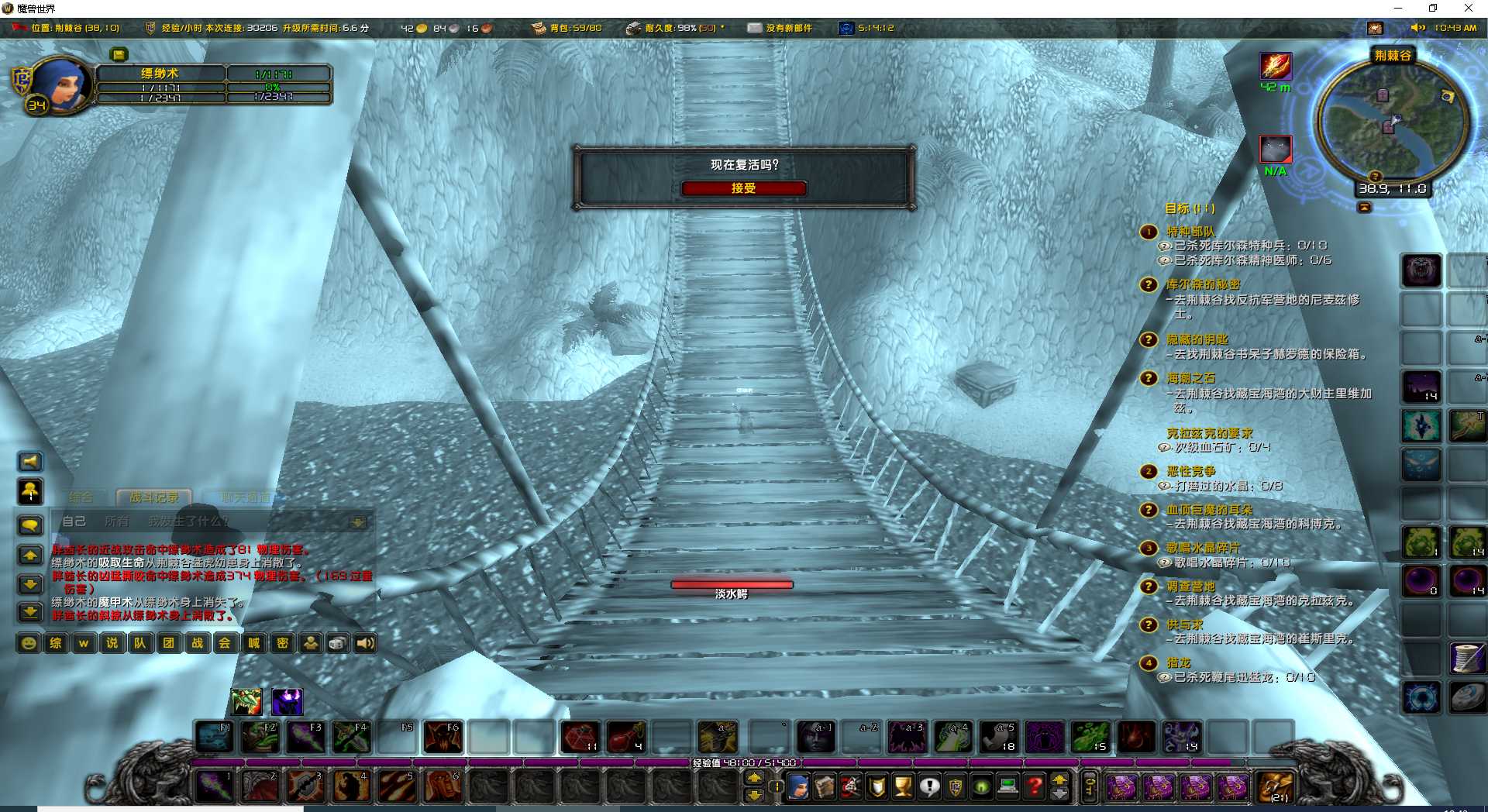Select the 猎龙 quest title
The image size is (1488, 812).
tap(1179, 662)
